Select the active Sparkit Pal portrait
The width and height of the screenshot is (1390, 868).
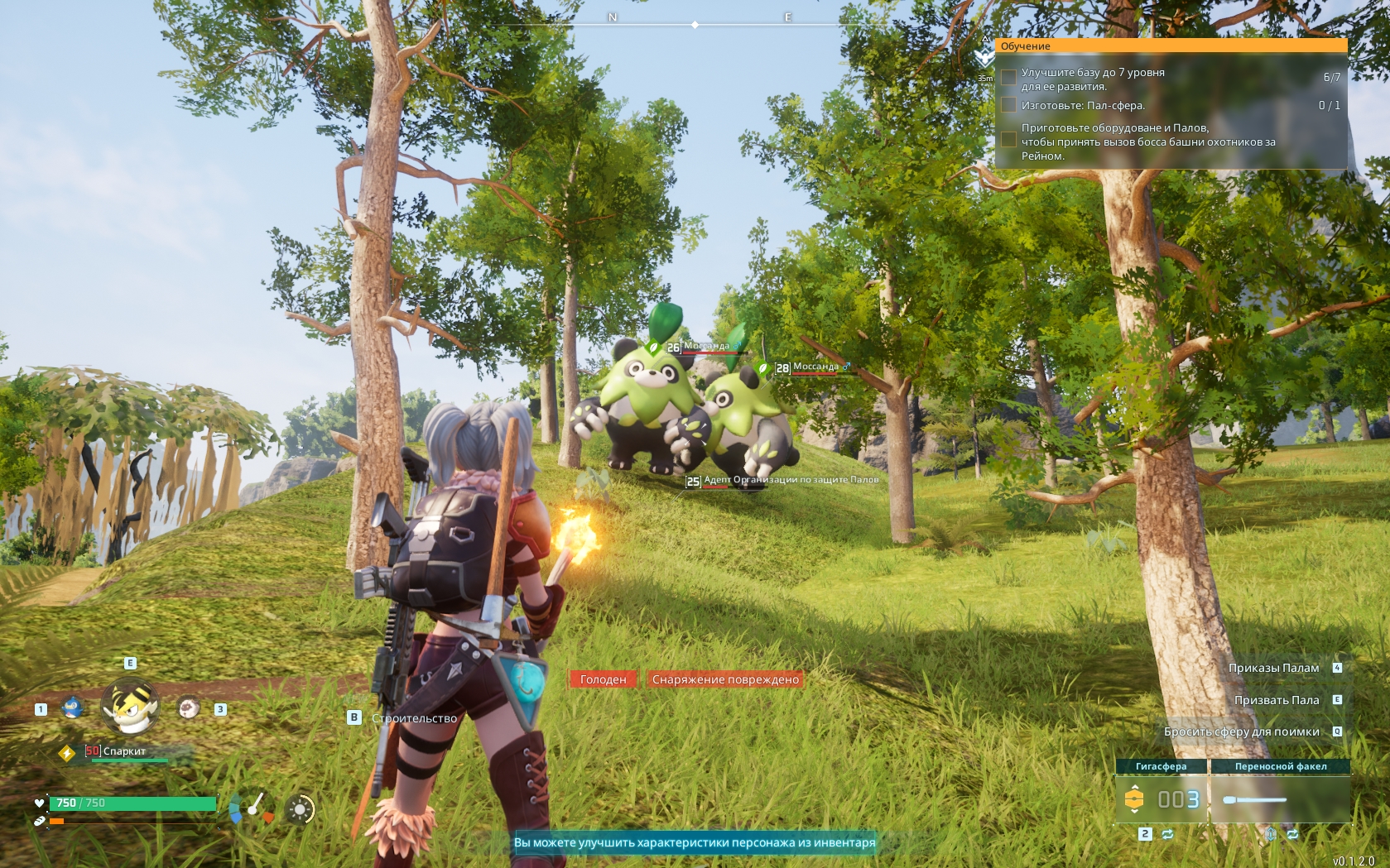(130, 707)
